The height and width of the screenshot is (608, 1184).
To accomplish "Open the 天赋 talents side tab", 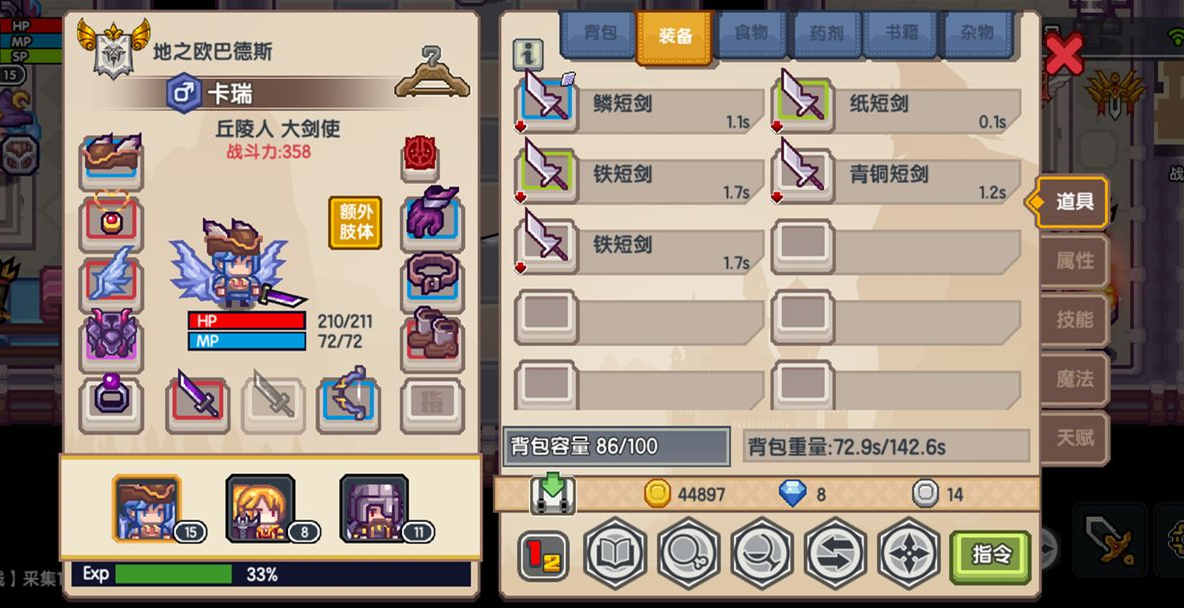I will (x=1075, y=438).
